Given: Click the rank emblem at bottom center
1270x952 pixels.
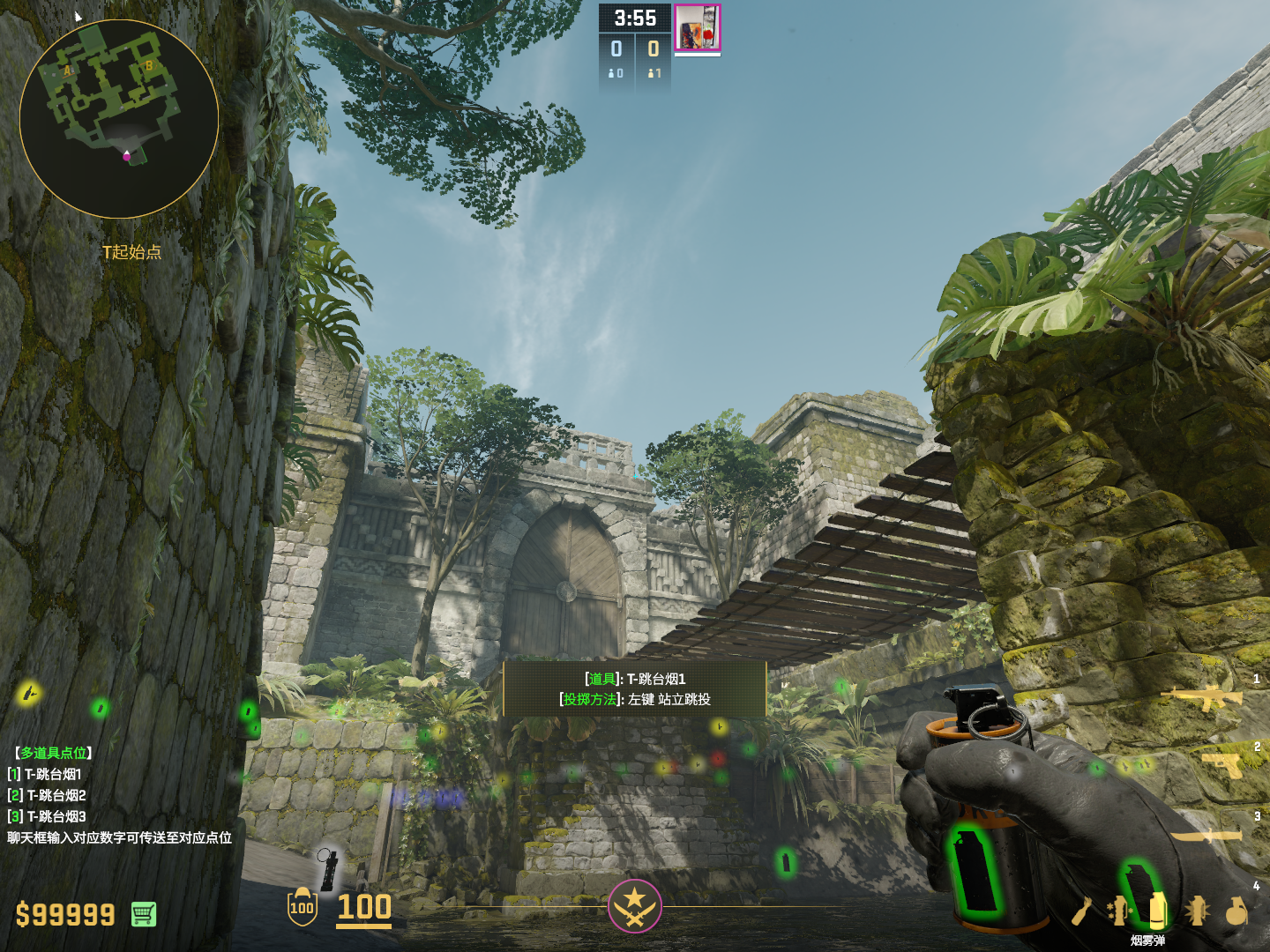Looking at the screenshot, I should click(x=634, y=905).
